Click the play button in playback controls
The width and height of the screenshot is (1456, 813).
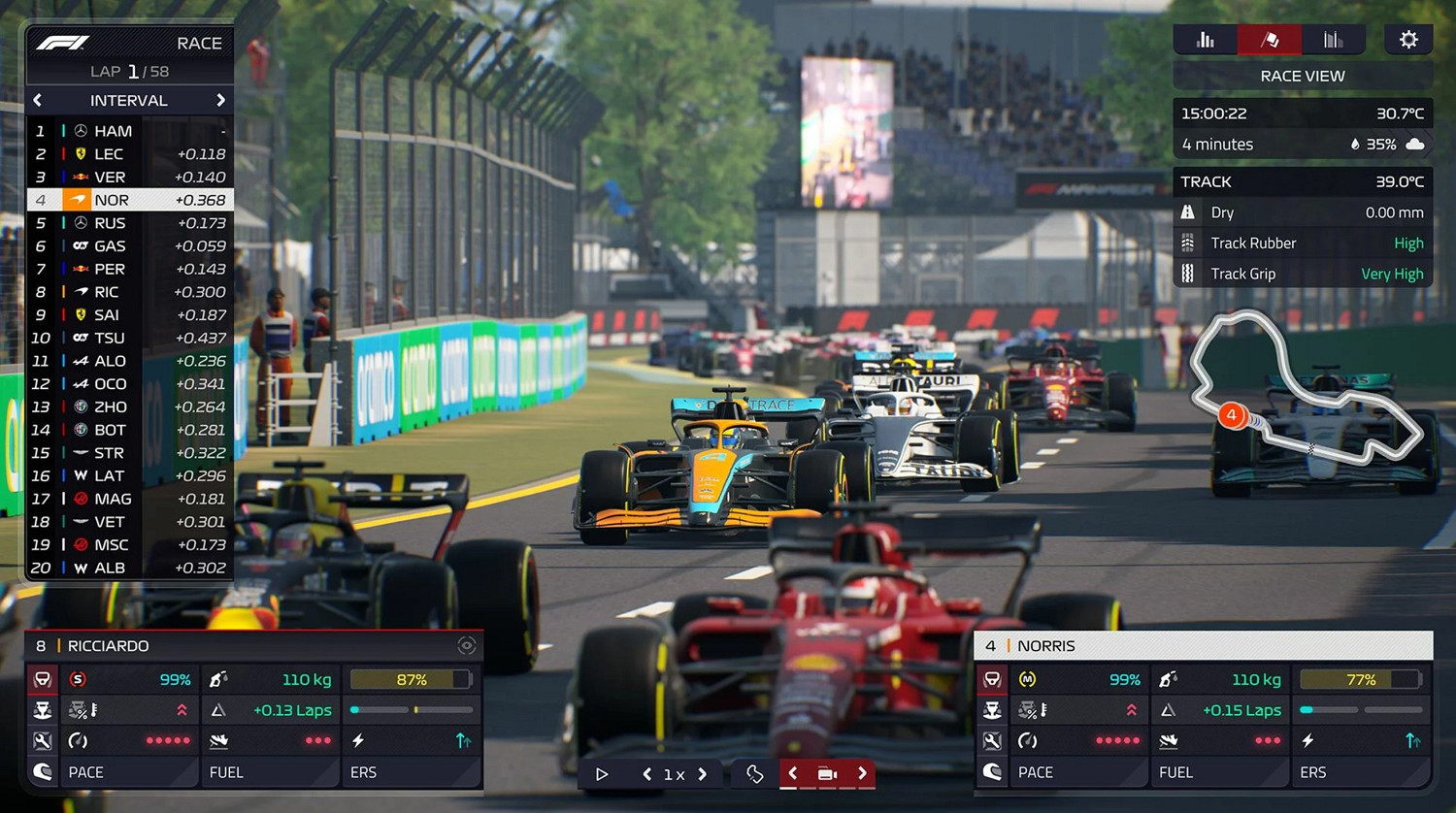[602, 773]
